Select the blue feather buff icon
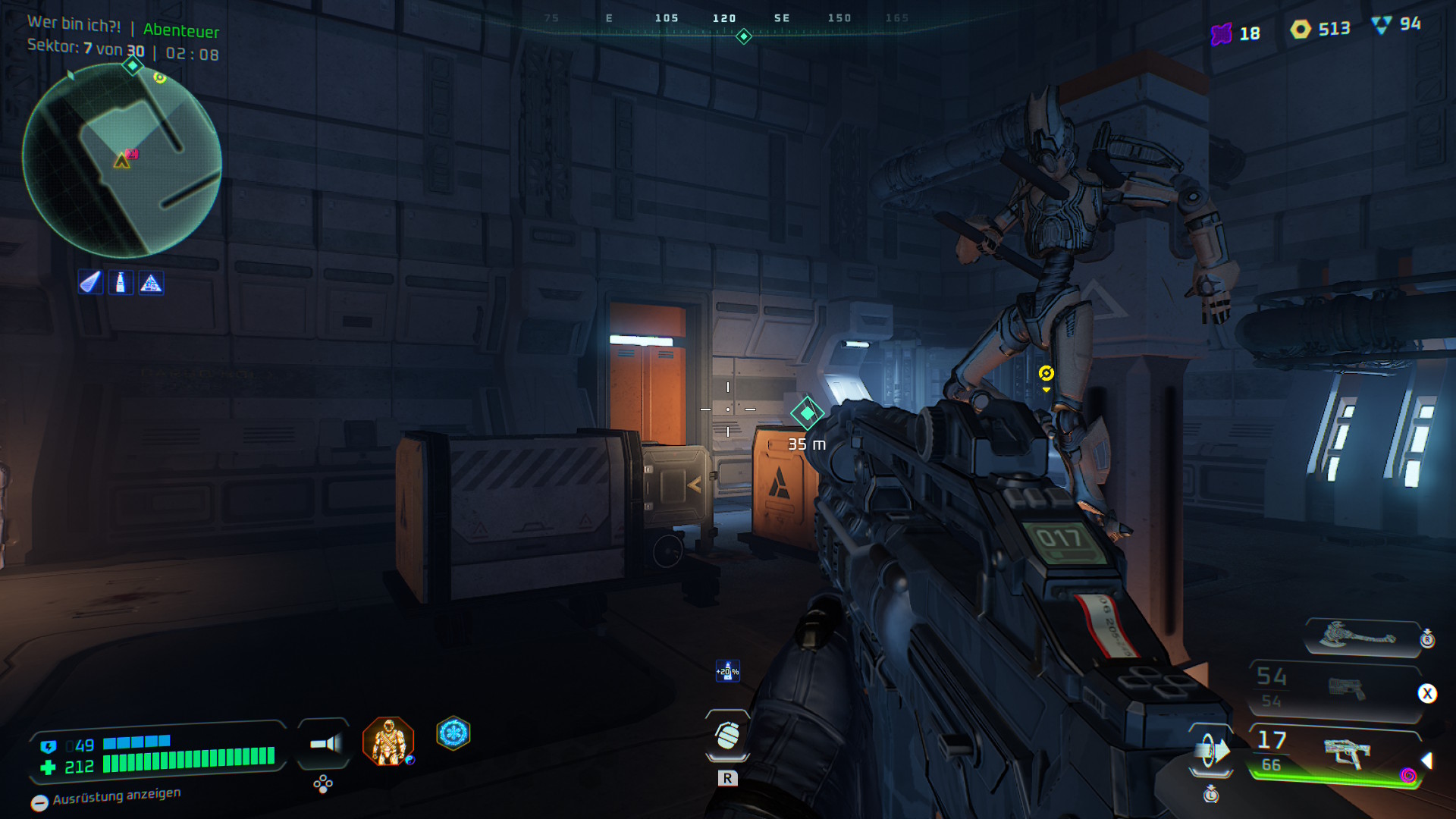Image resolution: width=1456 pixels, height=819 pixels. tap(90, 283)
